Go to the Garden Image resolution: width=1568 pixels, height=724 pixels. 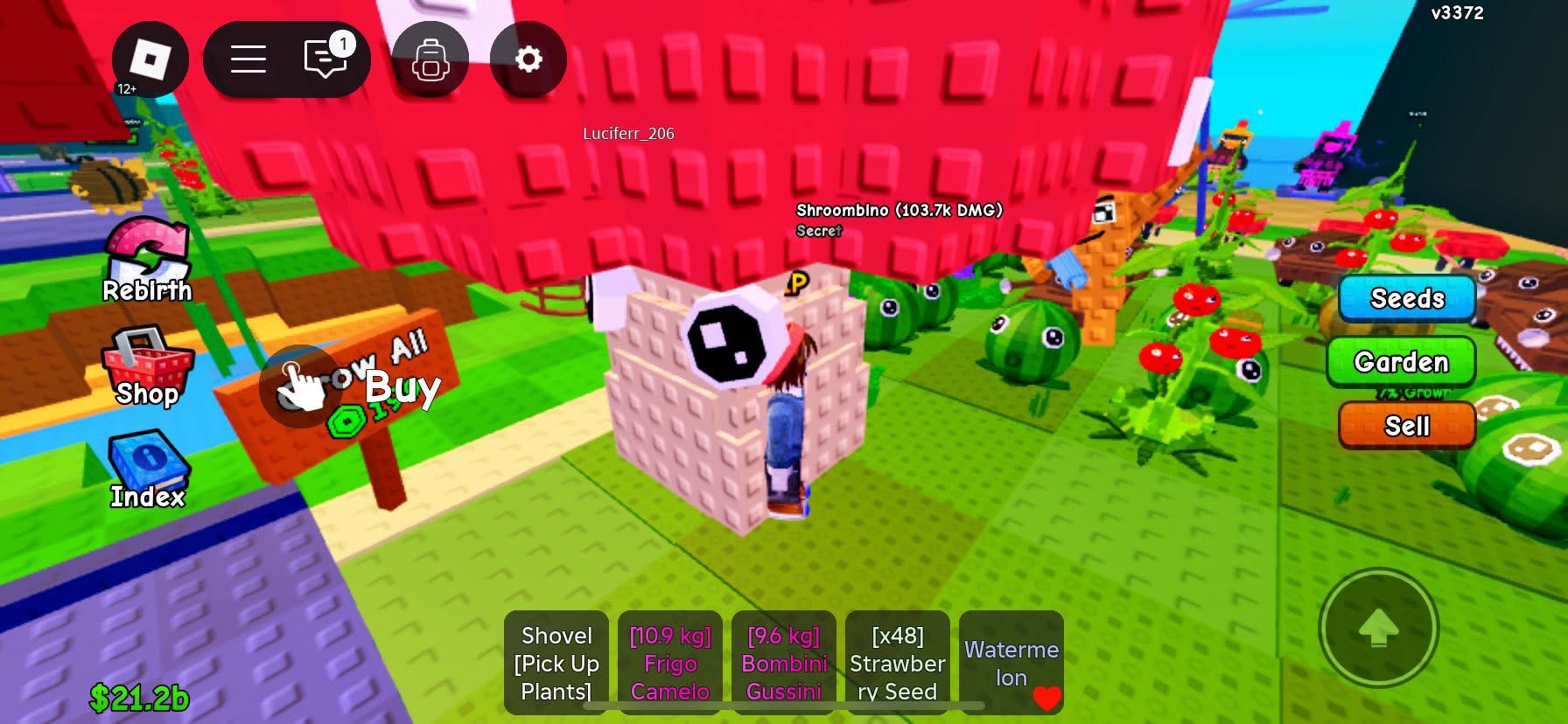[1401, 361]
